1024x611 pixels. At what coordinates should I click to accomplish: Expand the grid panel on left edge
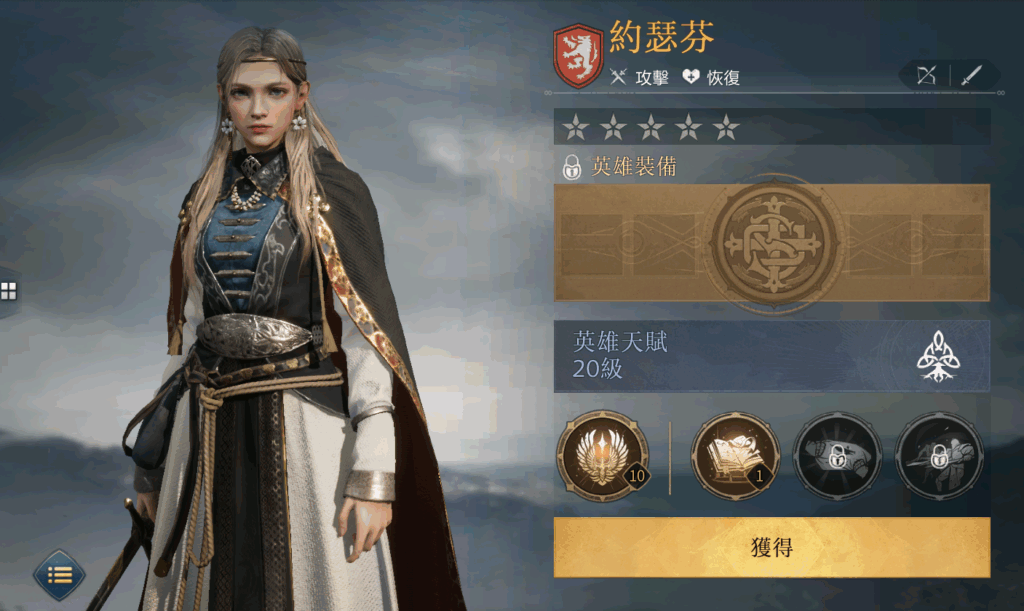coord(8,291)
